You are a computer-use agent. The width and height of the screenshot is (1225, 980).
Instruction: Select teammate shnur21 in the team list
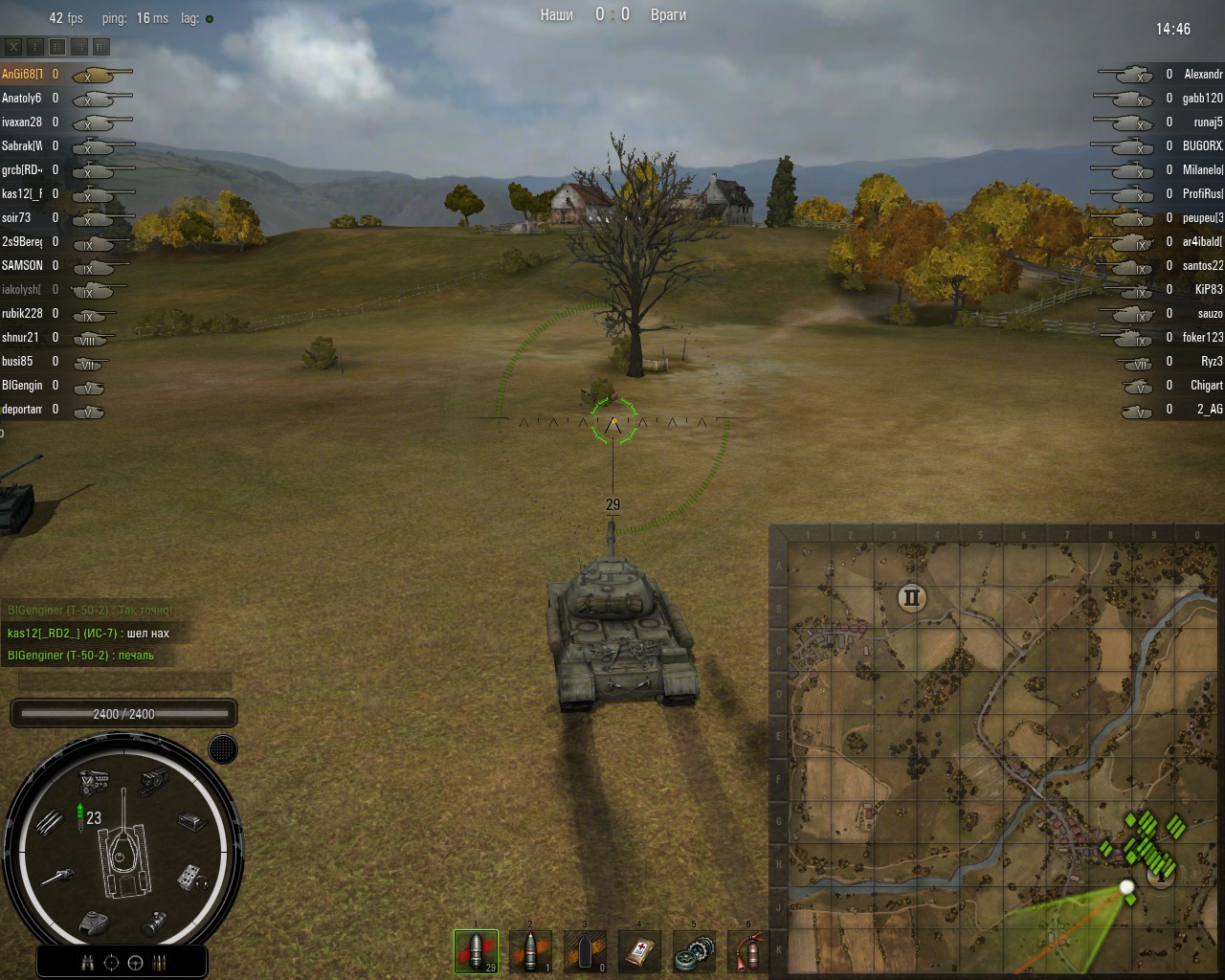[21, 337]
